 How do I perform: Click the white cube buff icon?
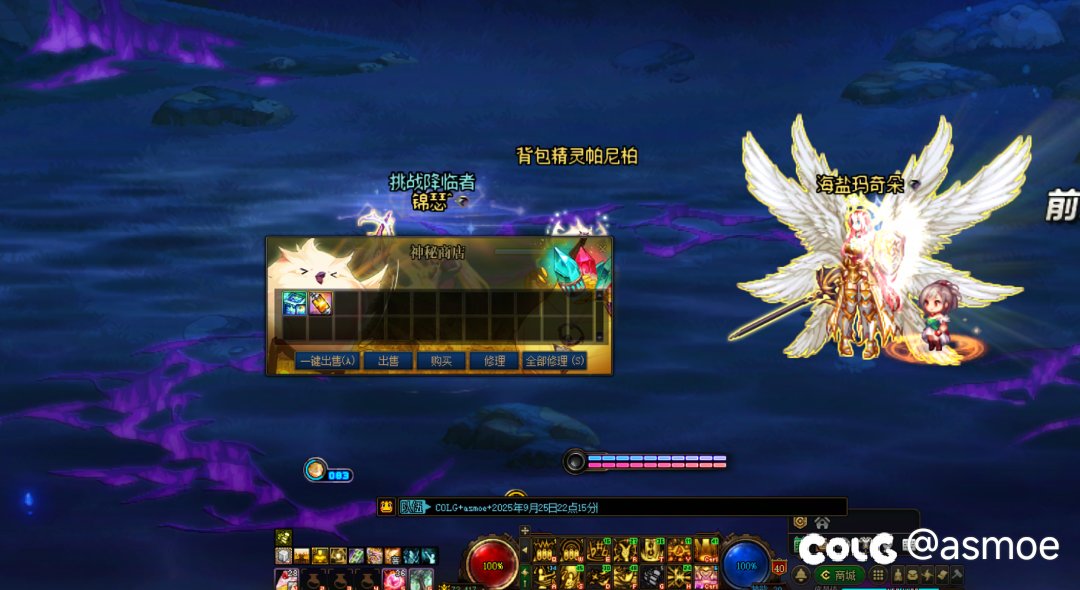(x=283, y=555)
